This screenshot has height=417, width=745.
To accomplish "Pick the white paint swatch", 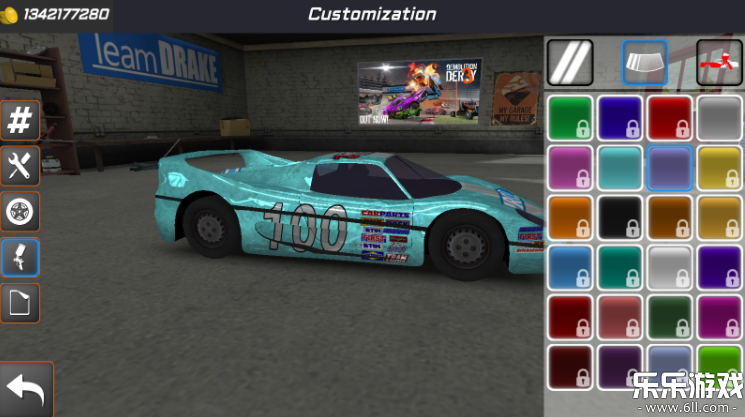I will coord(669,267).
